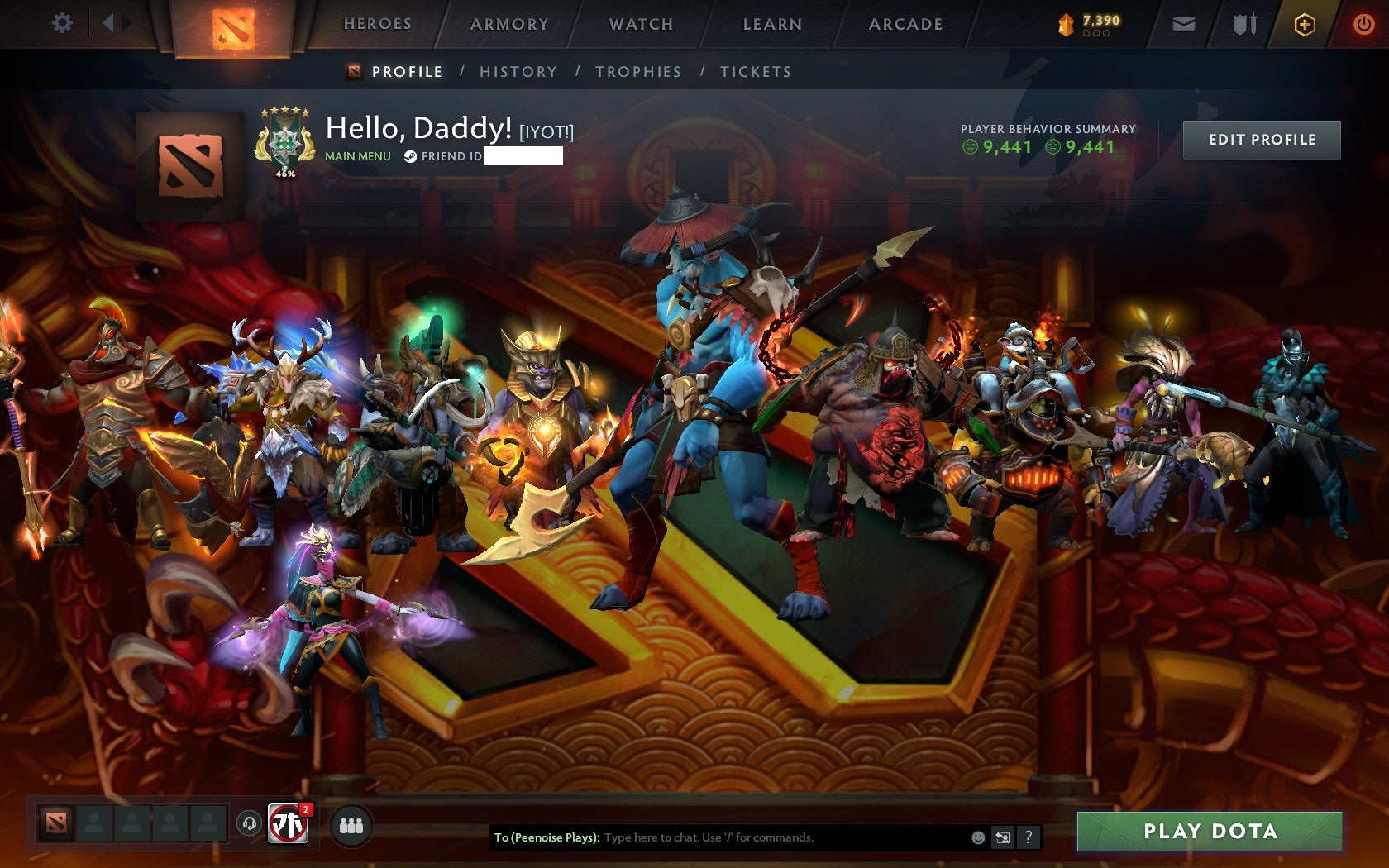Toggle chat help with the question mark
Viewport: 1389px width, 868px height.
[x=1029, y=837]
